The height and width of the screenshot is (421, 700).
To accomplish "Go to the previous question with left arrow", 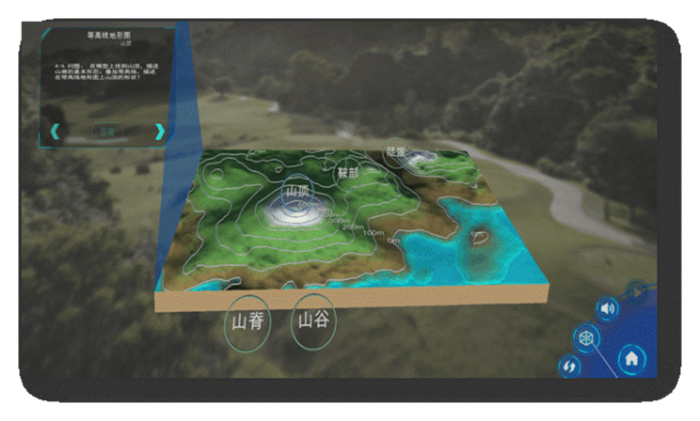I will pos(55,131).
